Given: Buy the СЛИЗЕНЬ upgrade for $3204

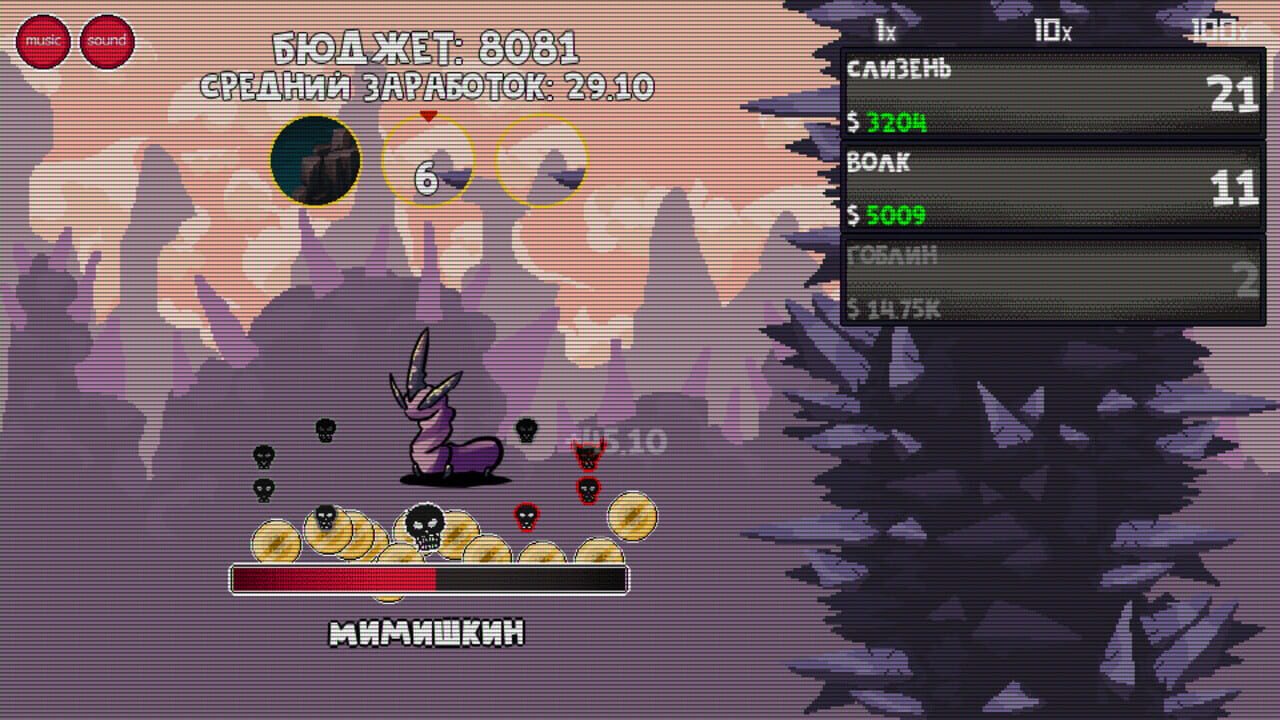Looking at the screenshot, I should coord(1050,91).
